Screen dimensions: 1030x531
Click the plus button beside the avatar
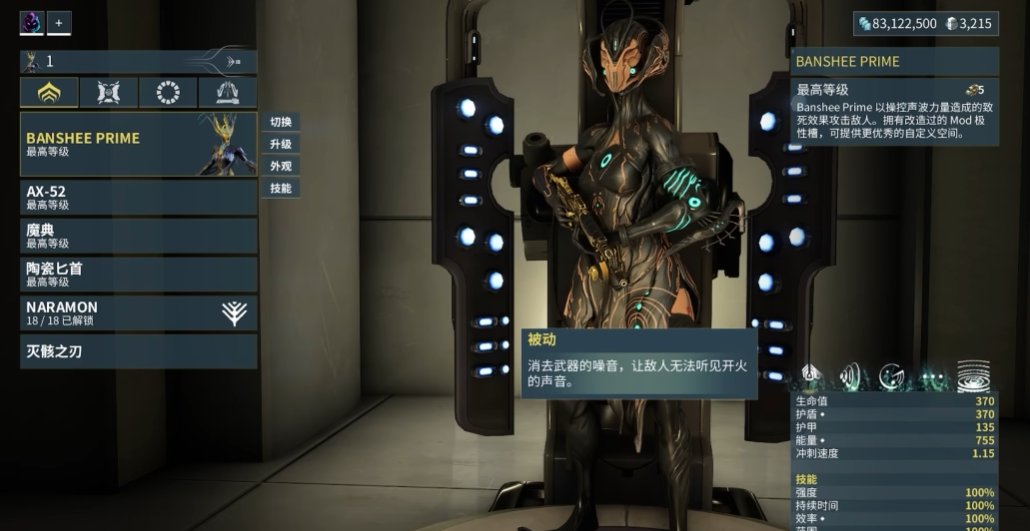[x=58, y=22]
